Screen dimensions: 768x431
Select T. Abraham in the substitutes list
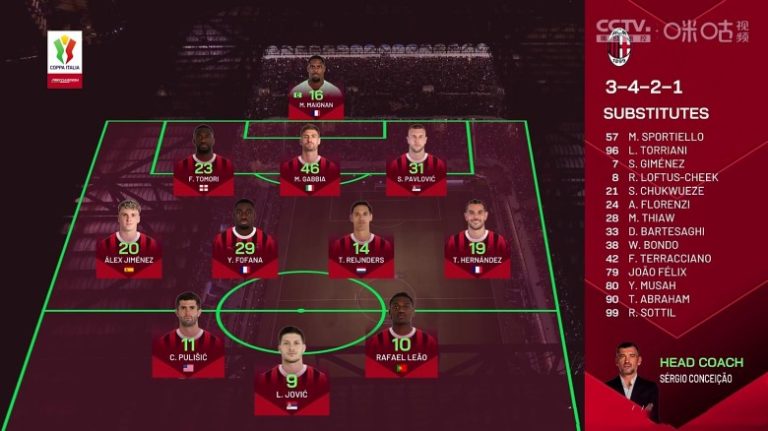[x=663, y=299]
